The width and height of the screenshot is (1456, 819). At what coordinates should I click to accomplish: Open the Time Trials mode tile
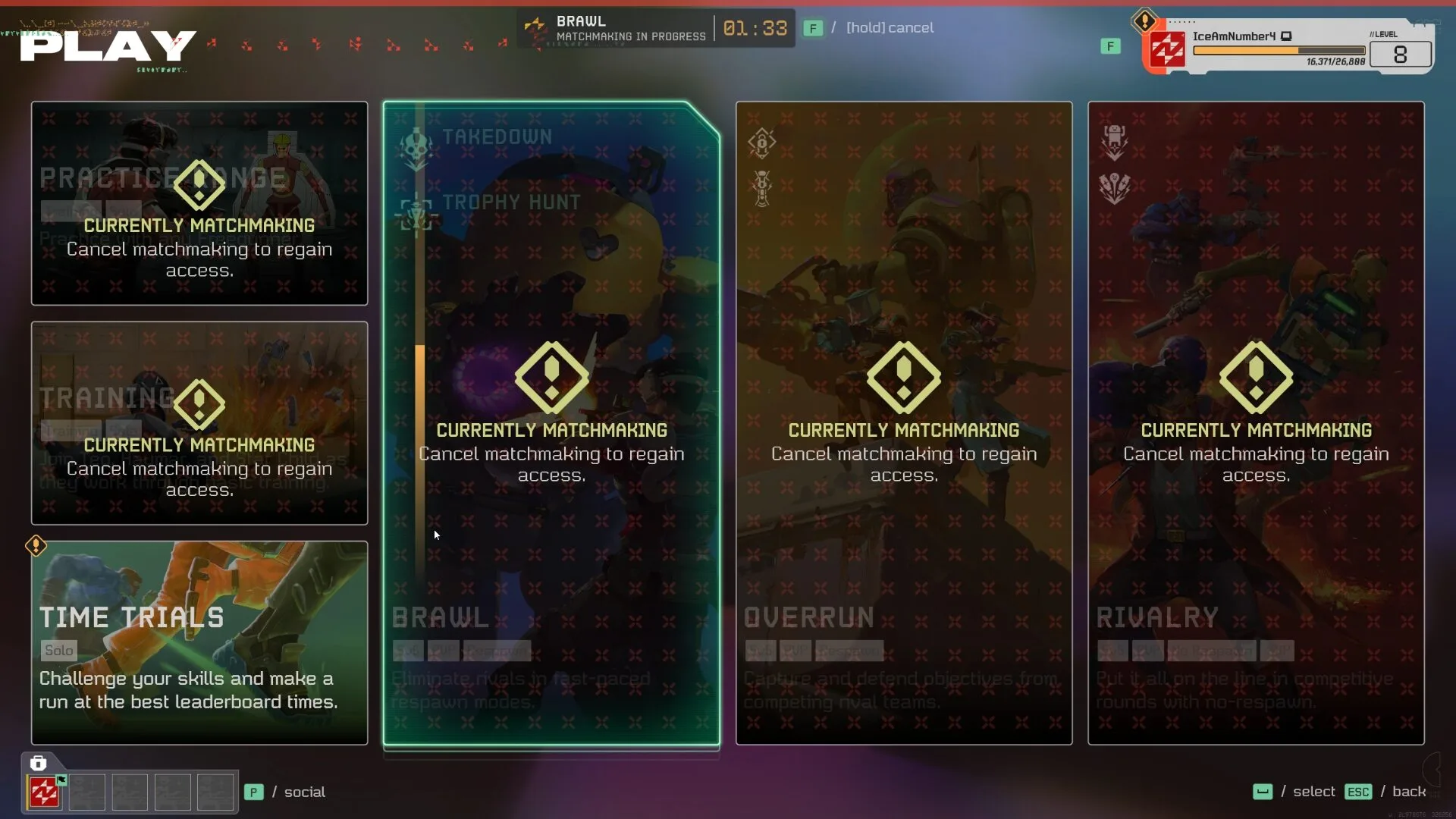199,642
